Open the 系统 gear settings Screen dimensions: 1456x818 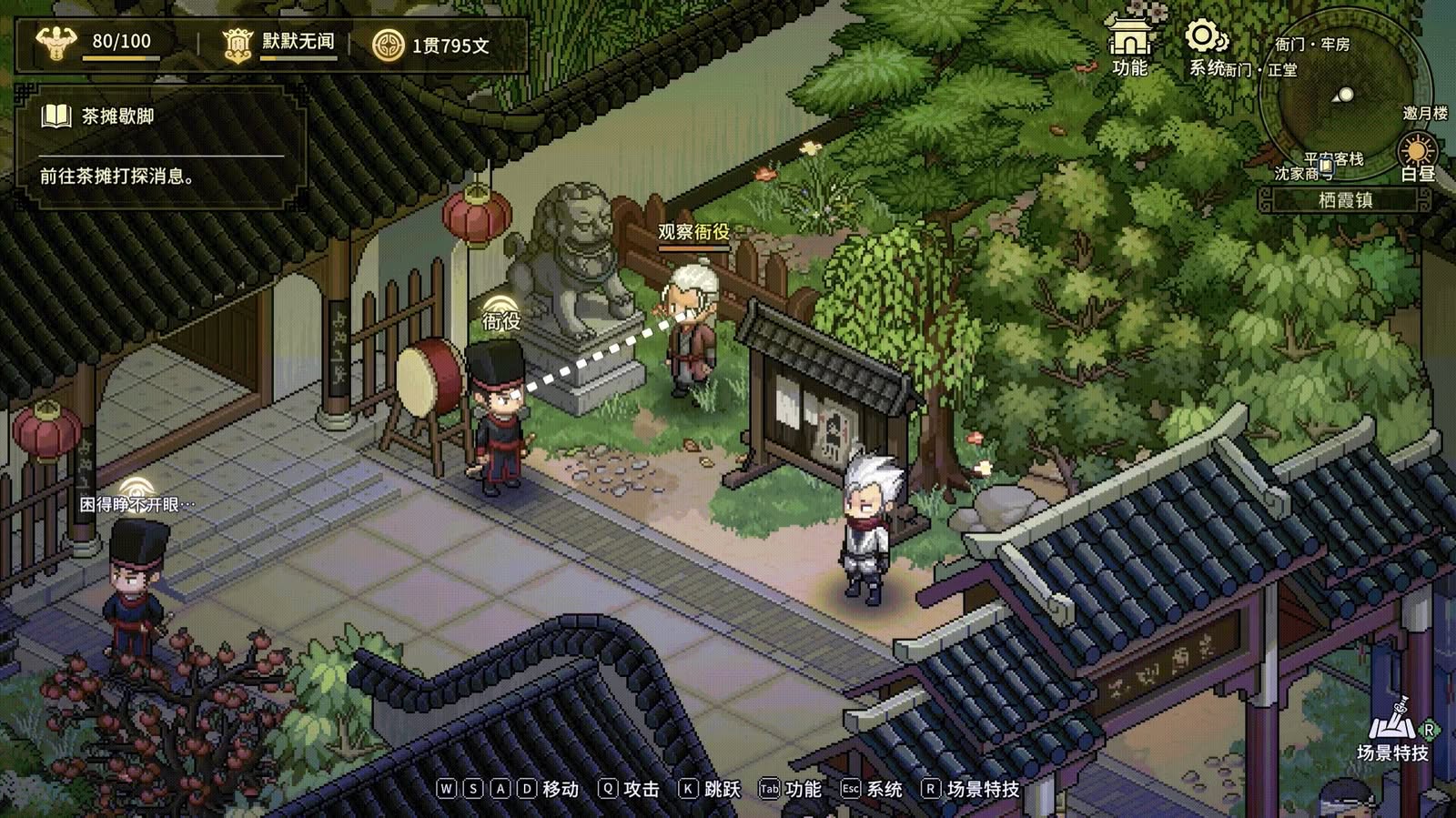click(1207, 45)
